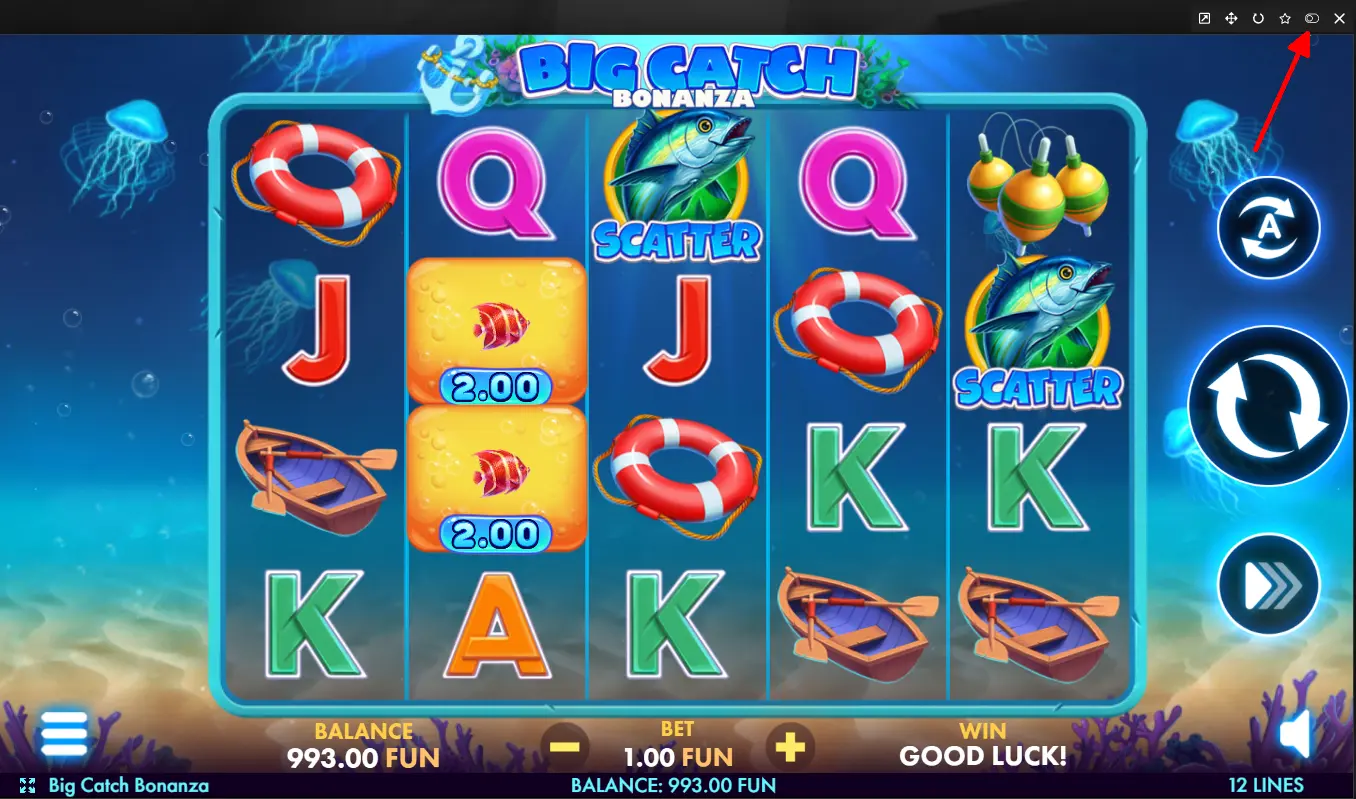
Task: Open the game in a new window
Action: point(1204,18)
